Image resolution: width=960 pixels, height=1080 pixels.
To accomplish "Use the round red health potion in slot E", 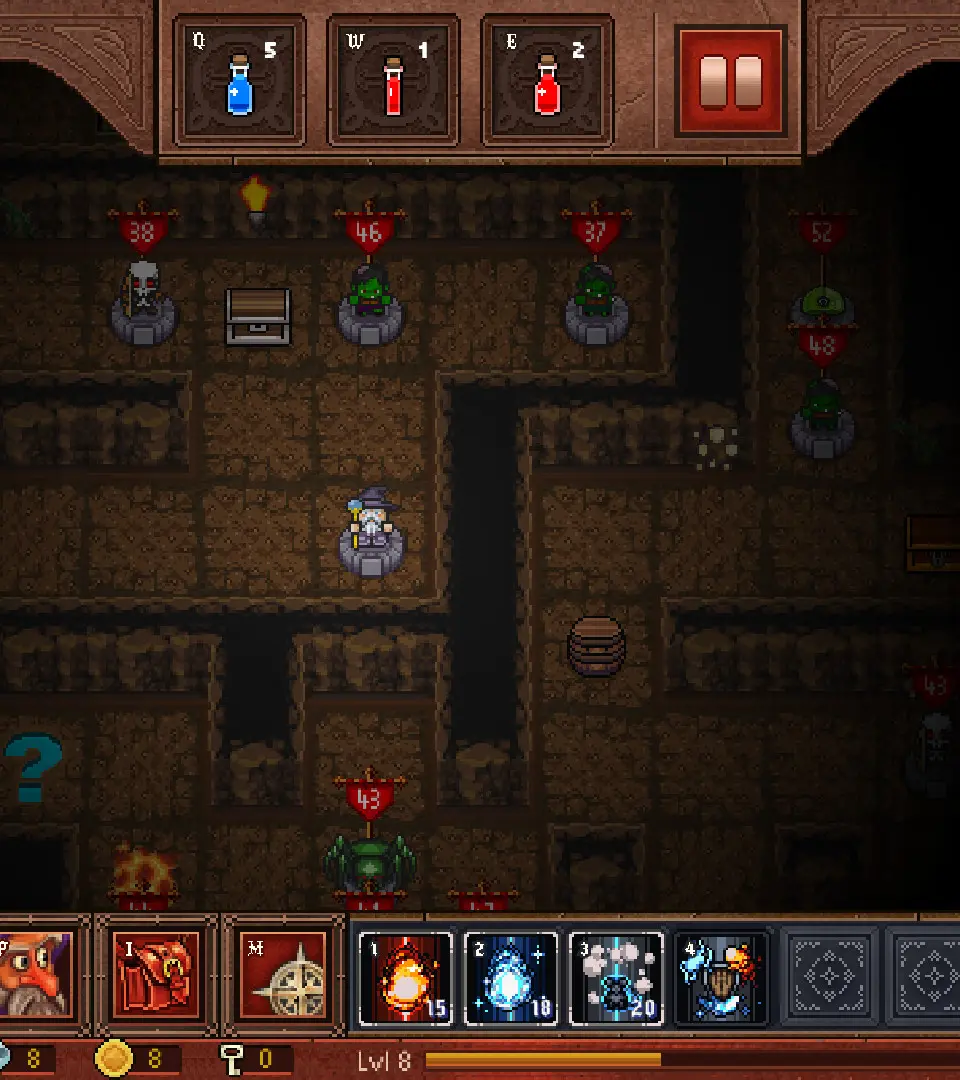I will pyautogui.click(x=547, y=81).
